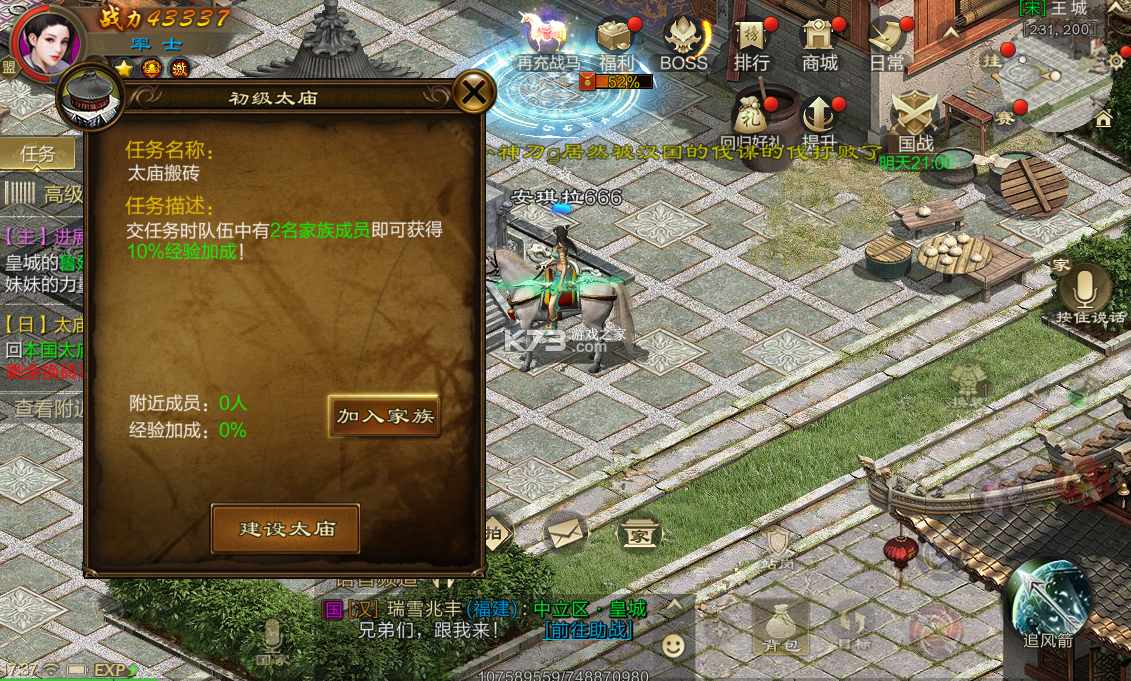This screenshot has height=681, width=1131.
Task: Tap the 按住说话 microphone button
Action: [x=1087, y=288]
